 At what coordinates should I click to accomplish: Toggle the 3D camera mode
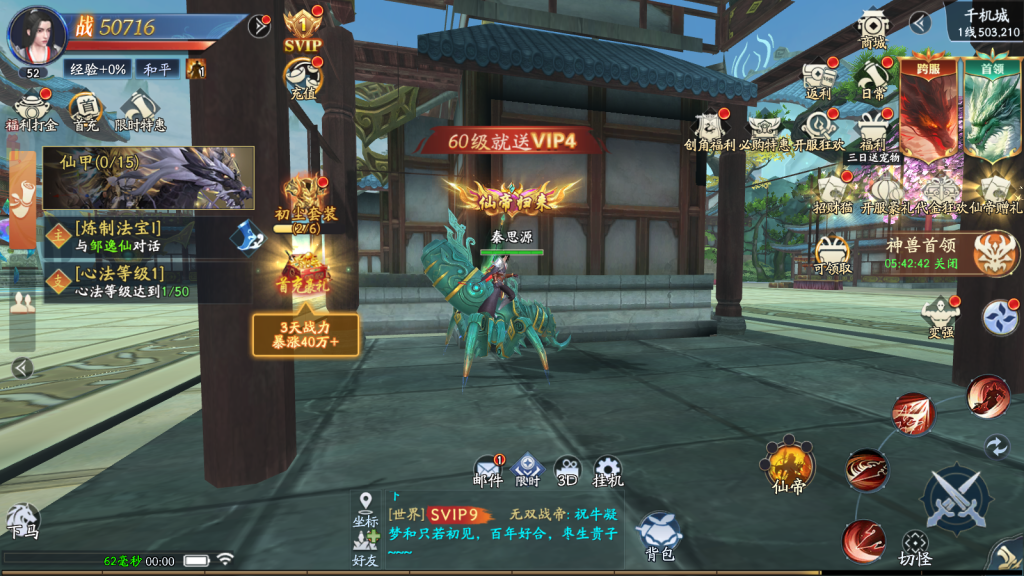click(567, 469)
